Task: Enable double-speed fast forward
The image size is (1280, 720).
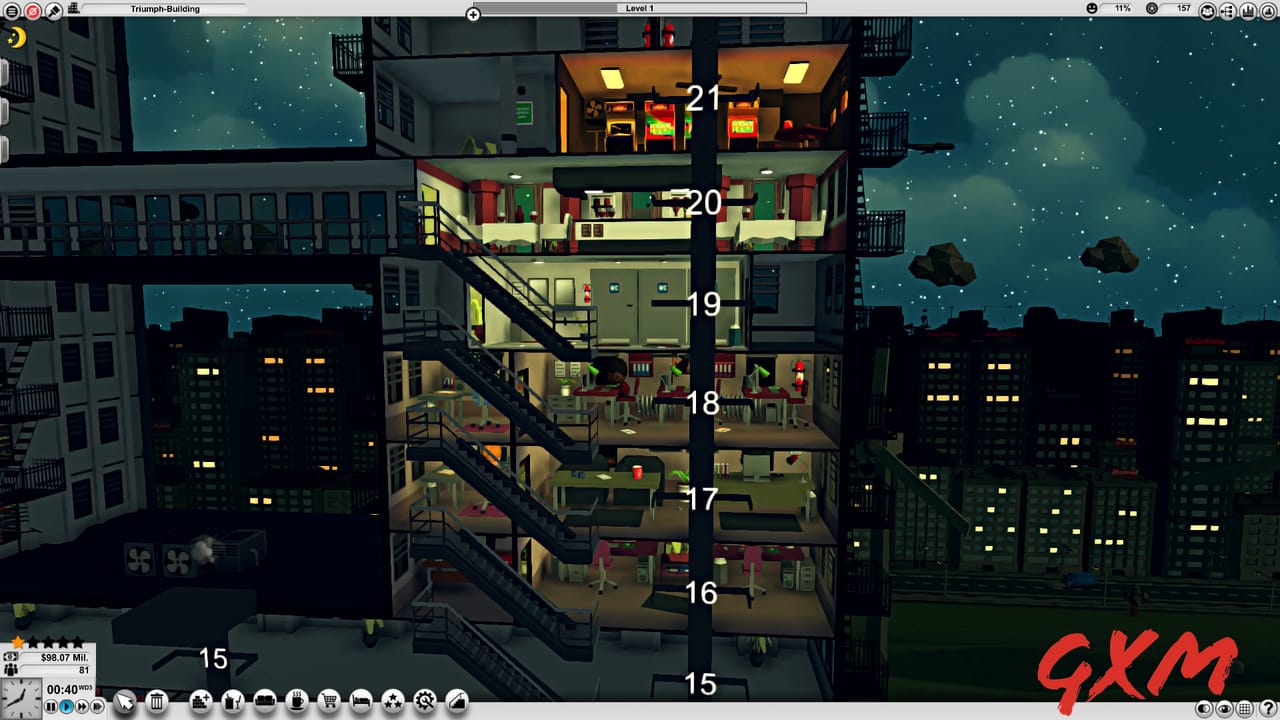Action: 82,706
